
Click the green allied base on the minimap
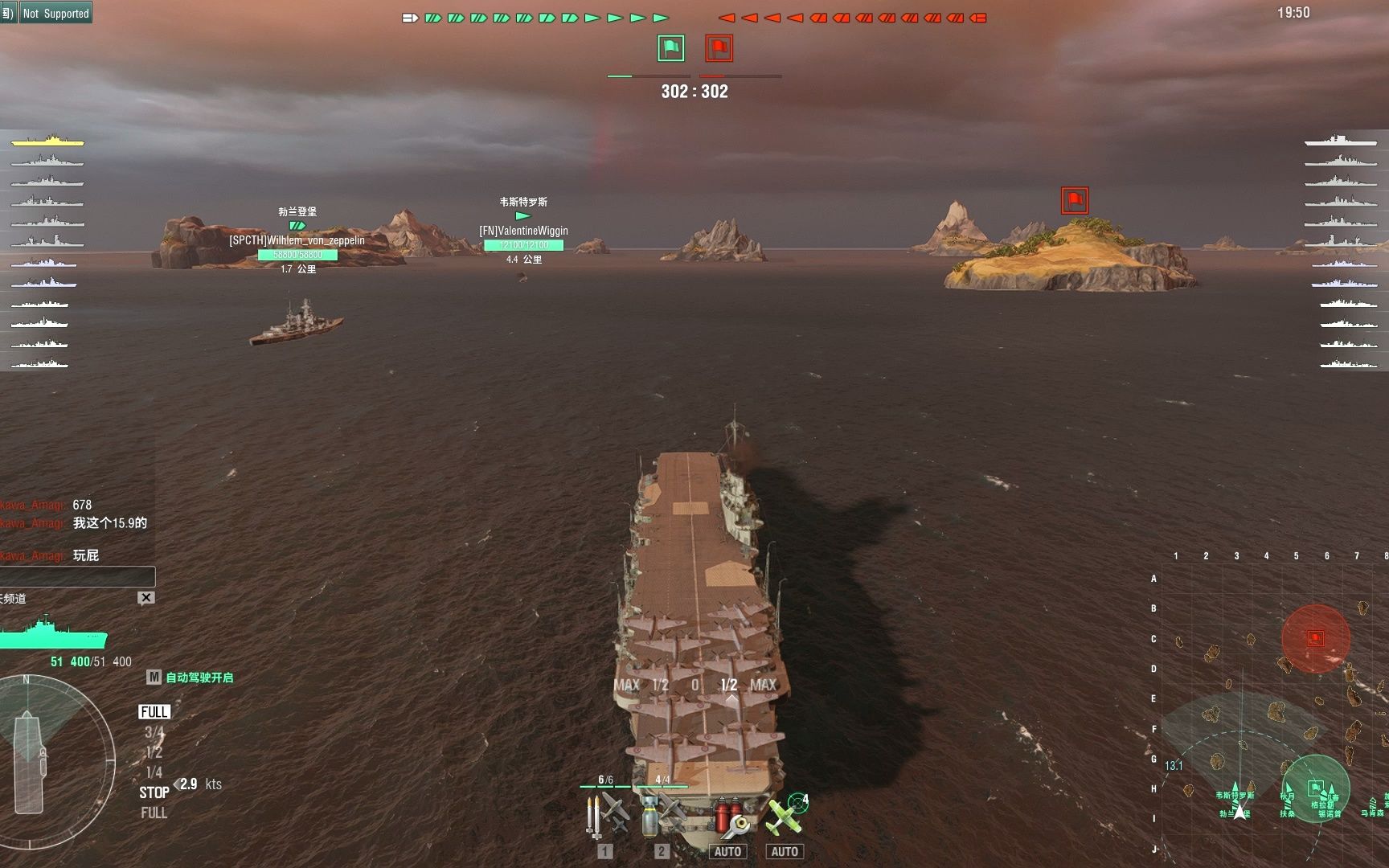click(x=1315, y=788)
